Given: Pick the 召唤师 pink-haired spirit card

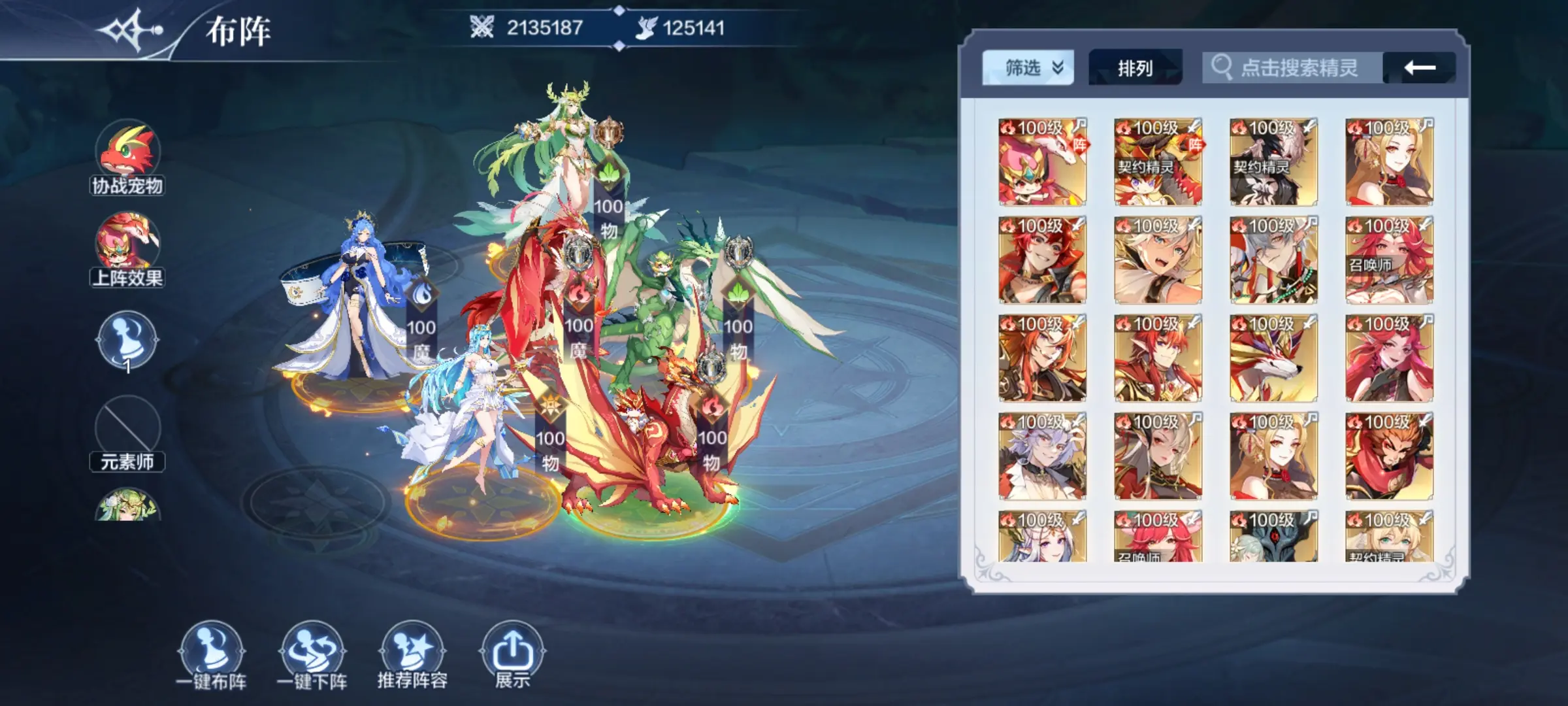Looking at the screenshot, I should click(1389, 260).
